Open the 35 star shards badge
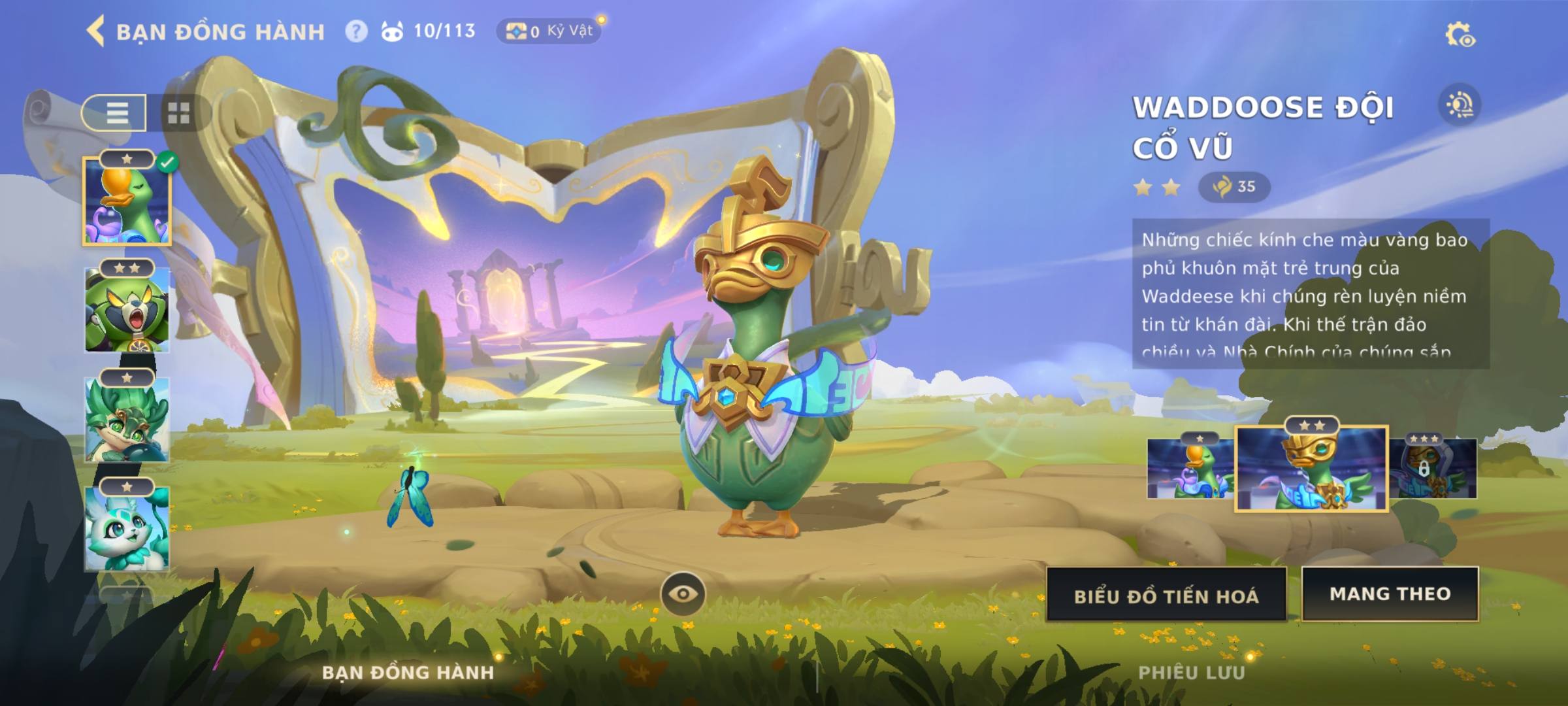 click(x=1234, y=187)
